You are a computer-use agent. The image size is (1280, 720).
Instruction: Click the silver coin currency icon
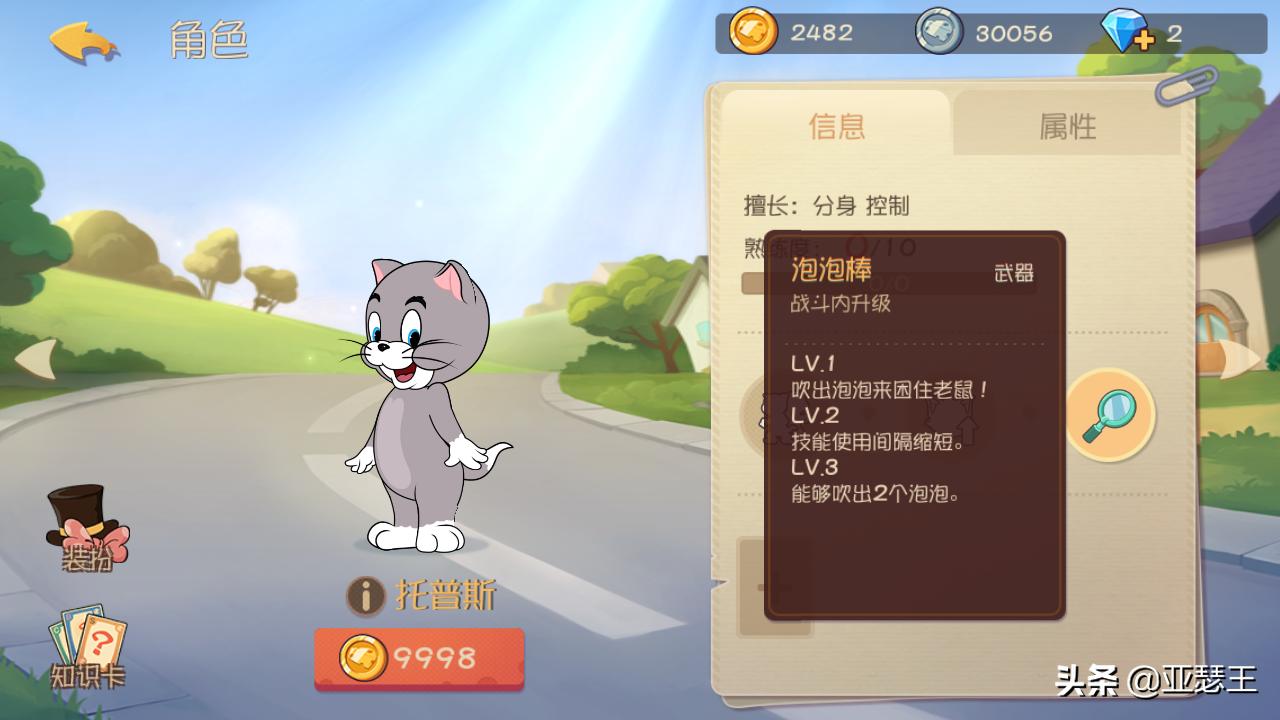935,31
